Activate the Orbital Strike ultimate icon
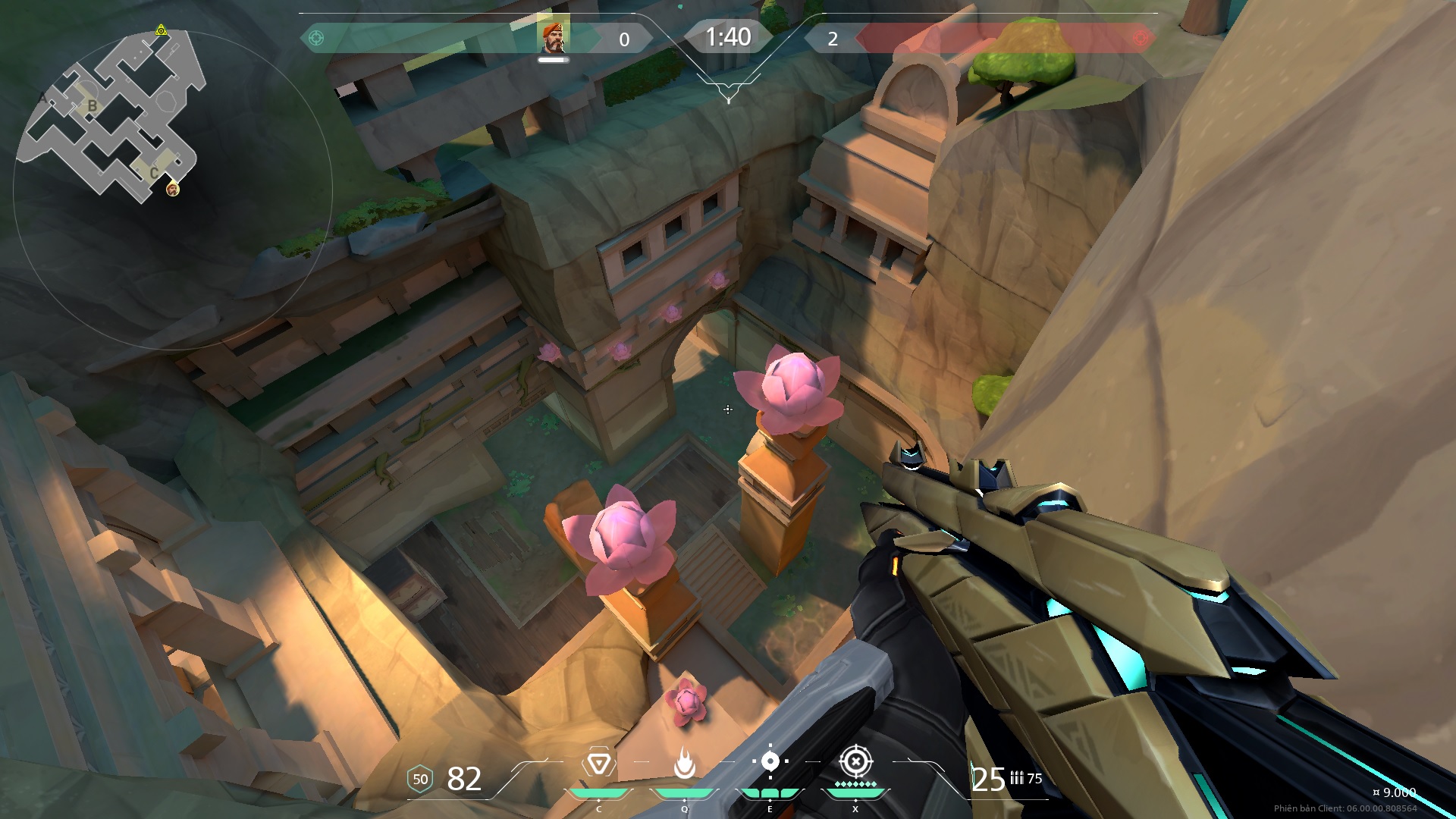 tap(855, 761)
